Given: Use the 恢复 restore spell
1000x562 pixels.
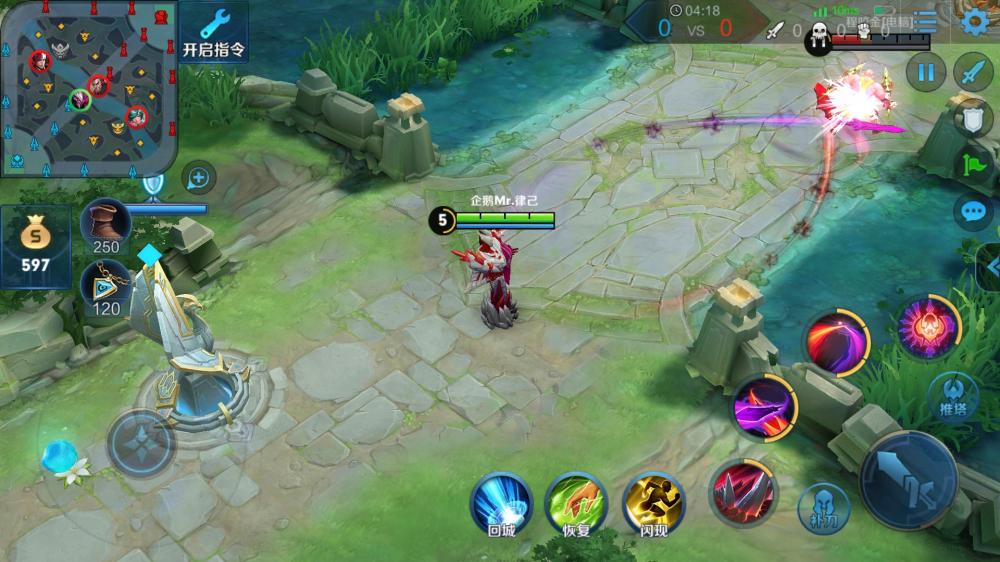Looking at the screenshot, I should (x=576, y=502).
